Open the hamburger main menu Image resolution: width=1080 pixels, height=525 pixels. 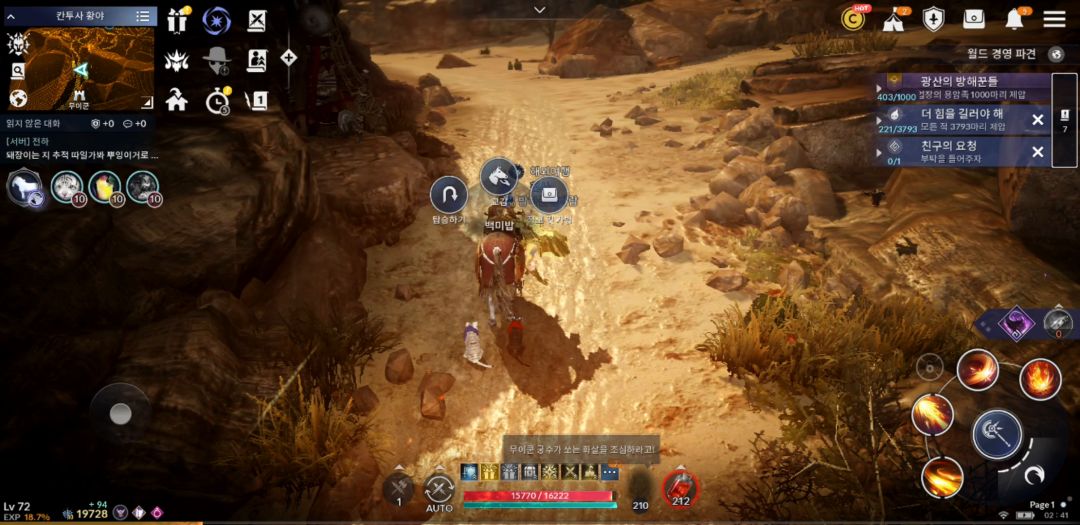coord(1054,19)
